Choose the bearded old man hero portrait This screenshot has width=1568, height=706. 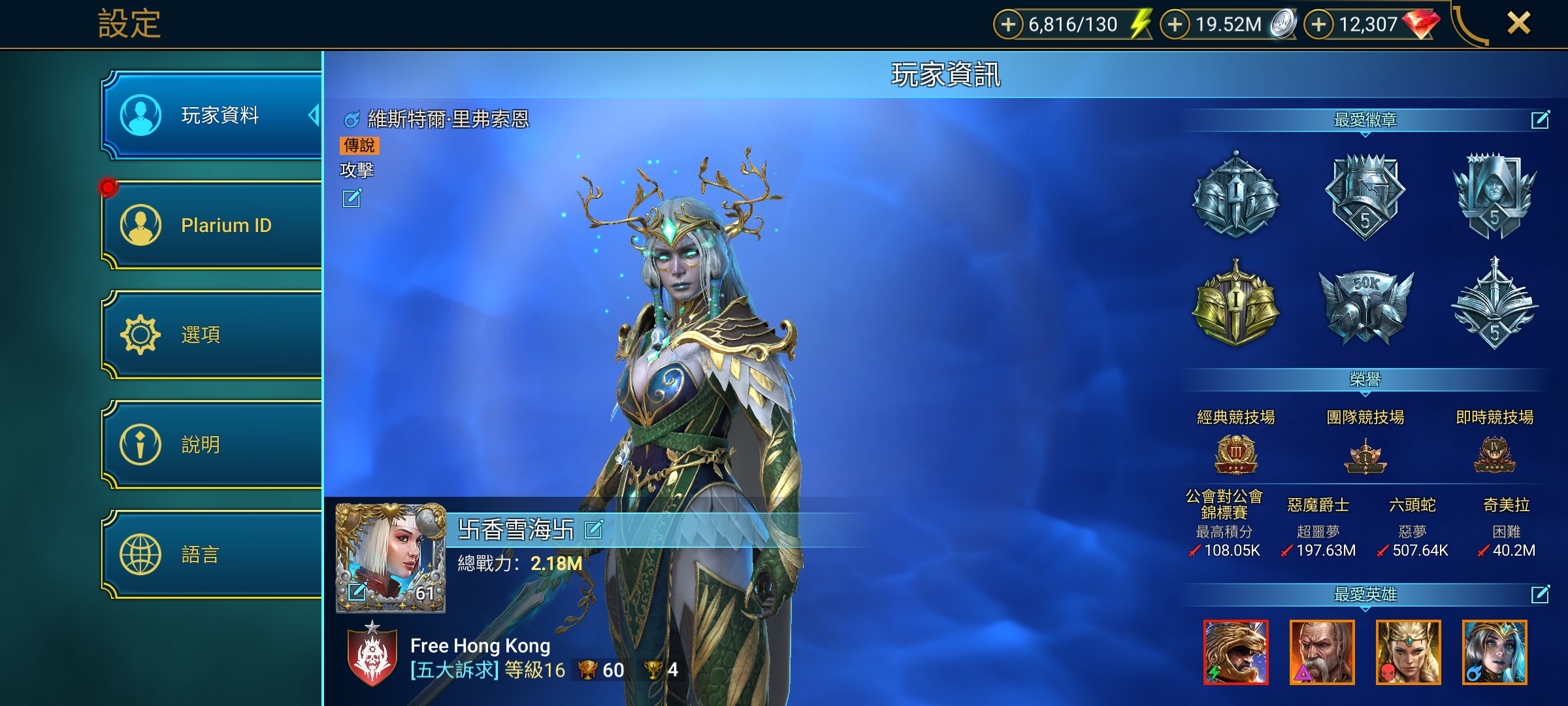pos(1322,652)
